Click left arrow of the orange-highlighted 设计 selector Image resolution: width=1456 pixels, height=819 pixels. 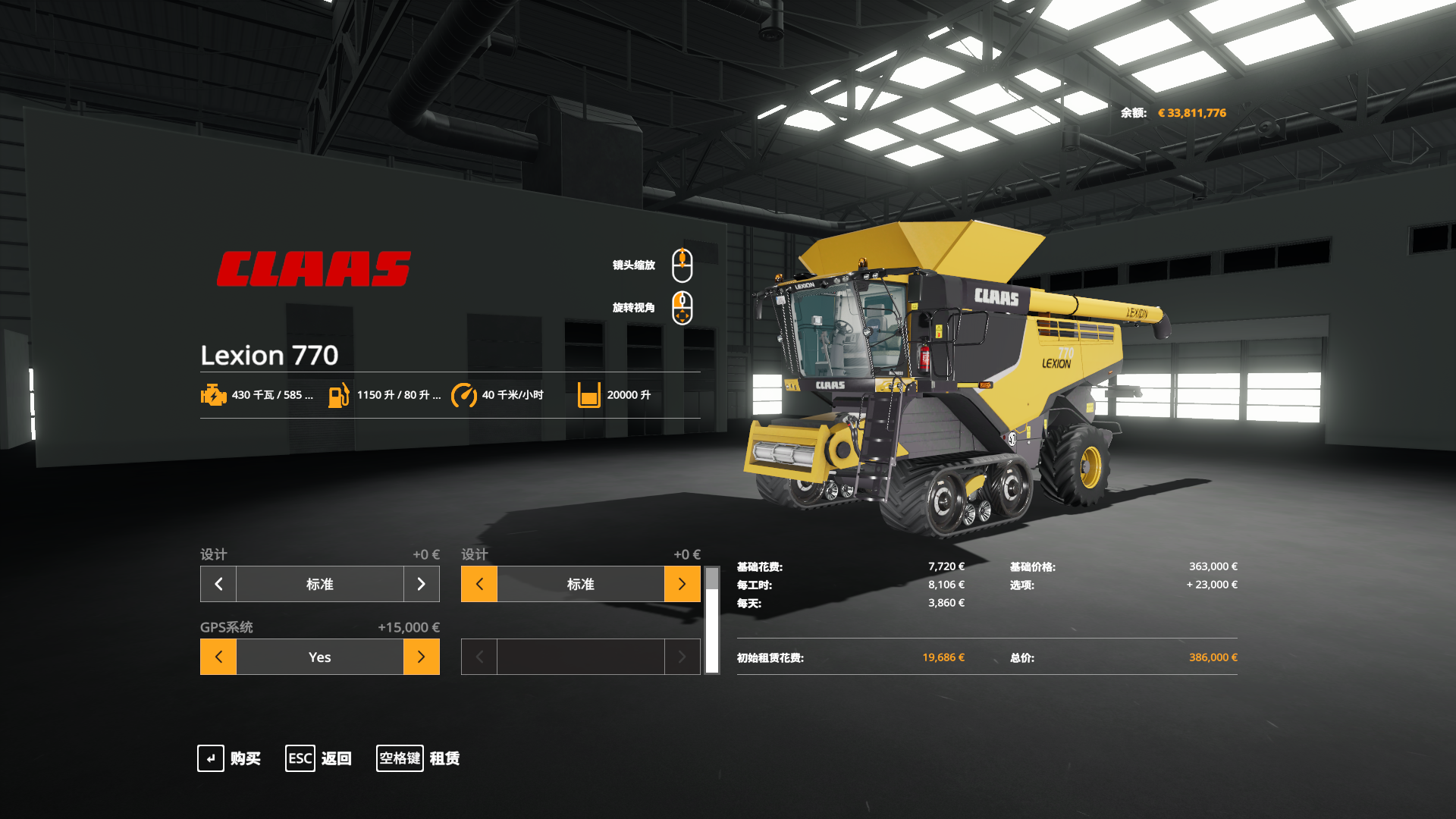pos(479,584)
